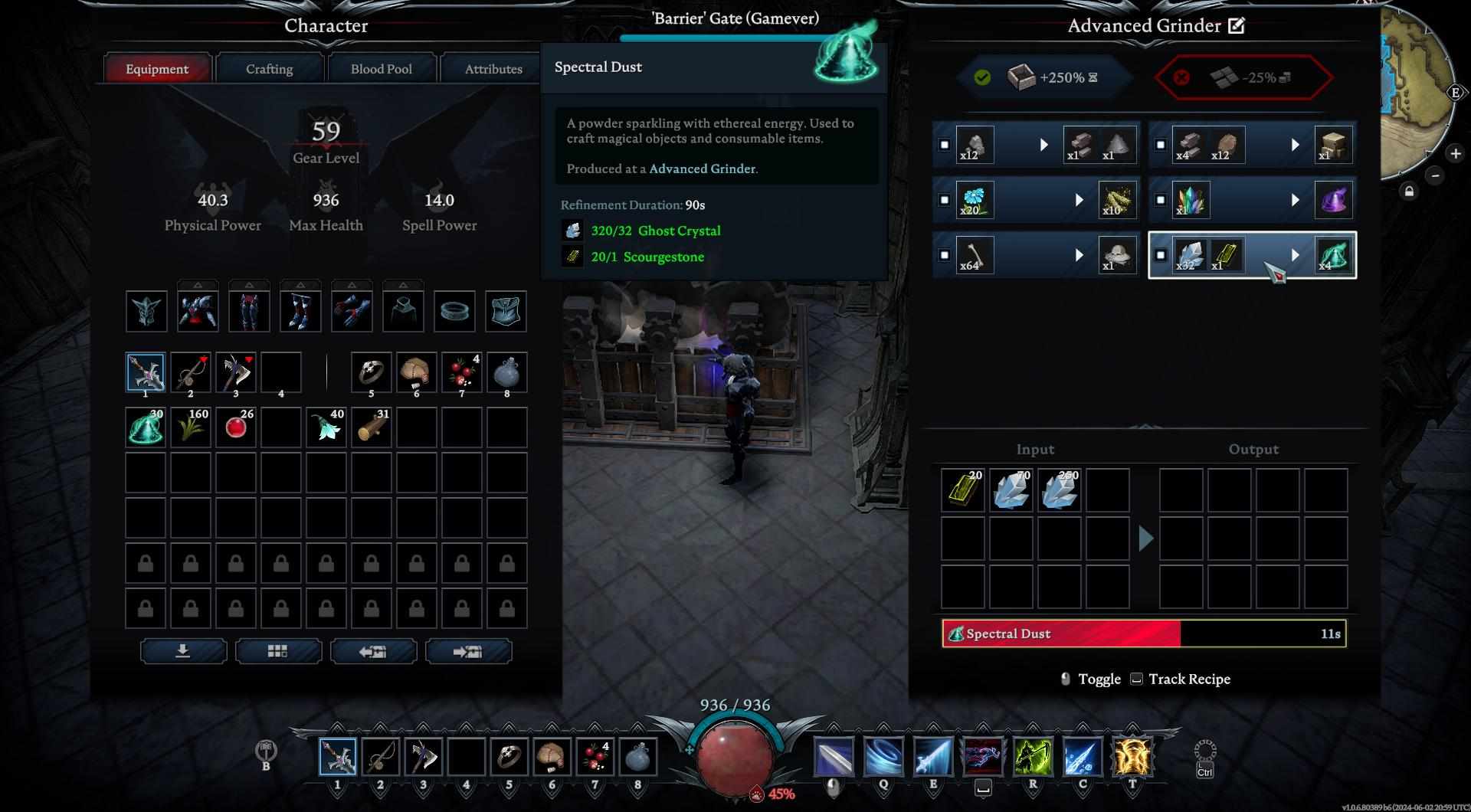The width and height of the screenshot is (1471, 812).
Task: Click the Scourgestone stack in grinder input
Action: 962,490
